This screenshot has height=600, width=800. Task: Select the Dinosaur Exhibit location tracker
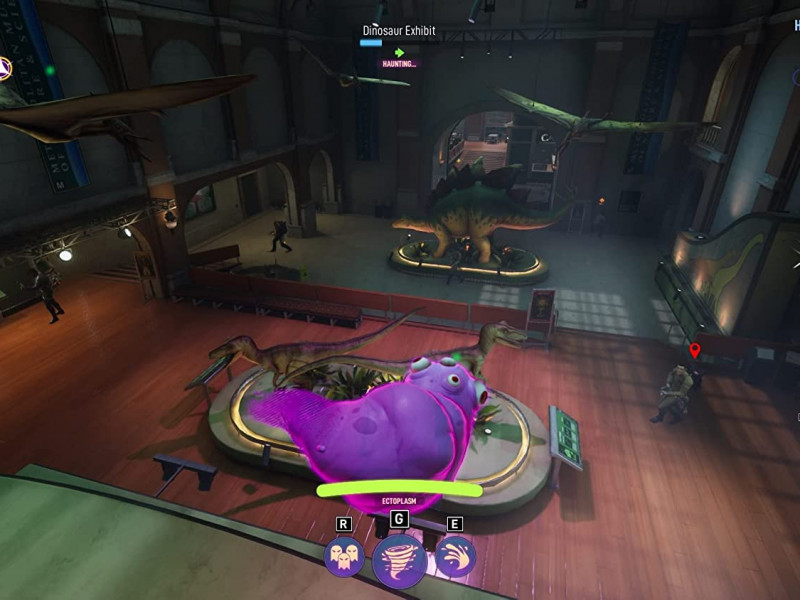click(398, 31)
